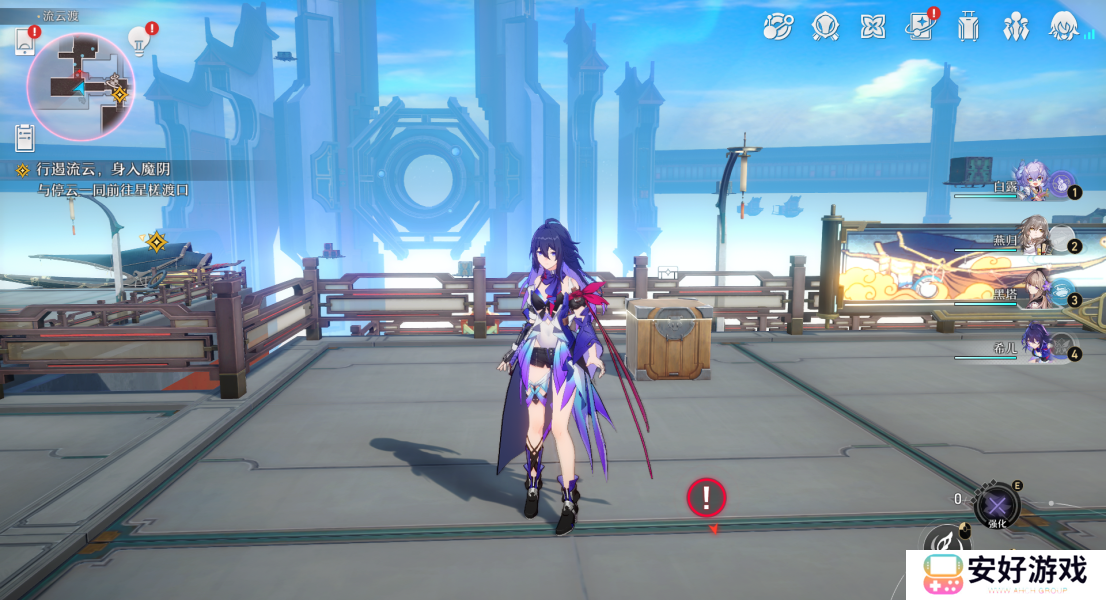The width and height of the screenshot is (1106, 600).
Task: Click the lightbulb tutorial hint icon
Action: click(139, 40)
